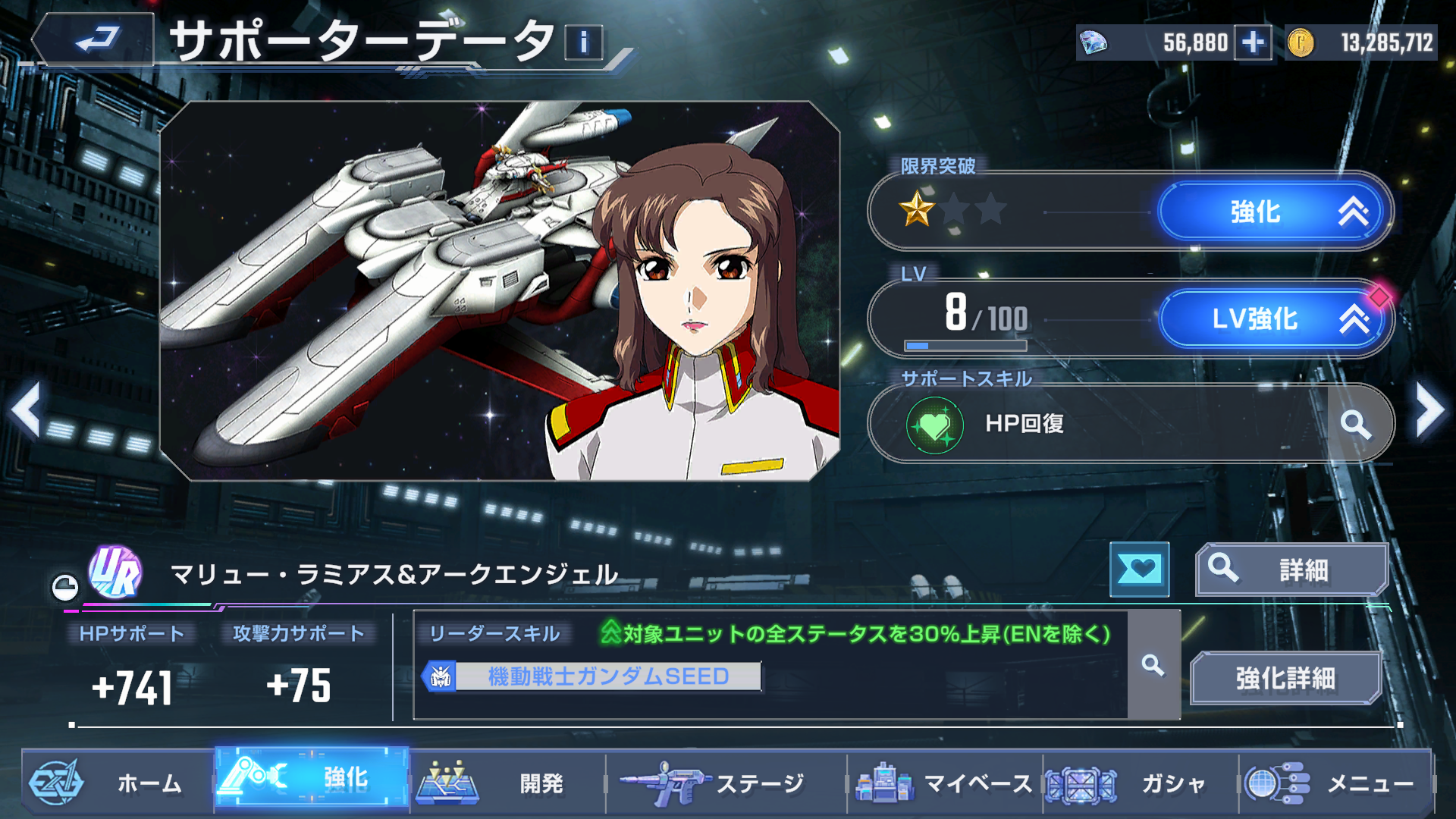This screenshot has width=1456, height=819.
Task: Open the メニュー menu
Action: coord(1335,783)
